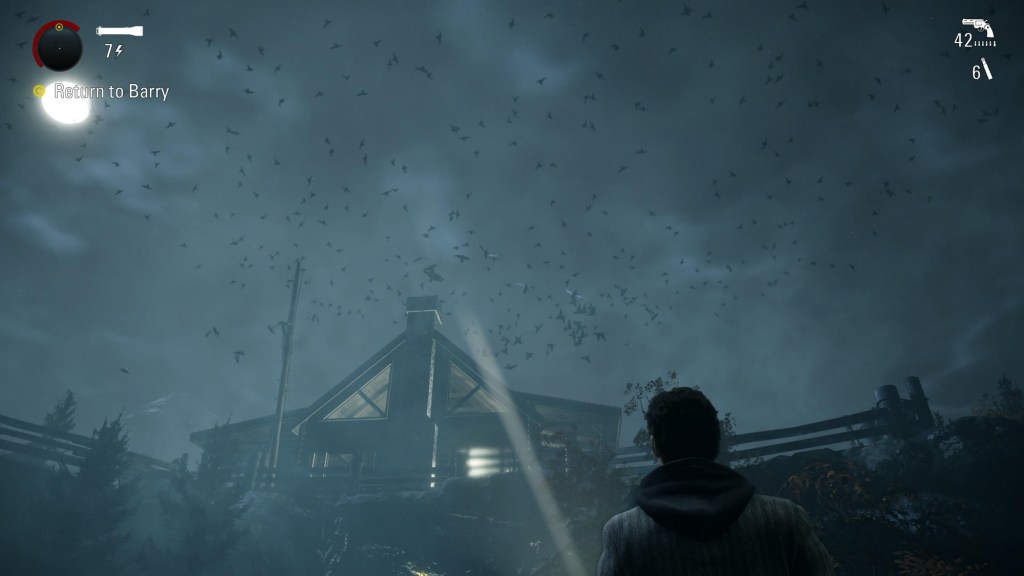This screenshot has width=1024, height=576.
Task: Select the flashlight battery icon
Action: (120, 31)
